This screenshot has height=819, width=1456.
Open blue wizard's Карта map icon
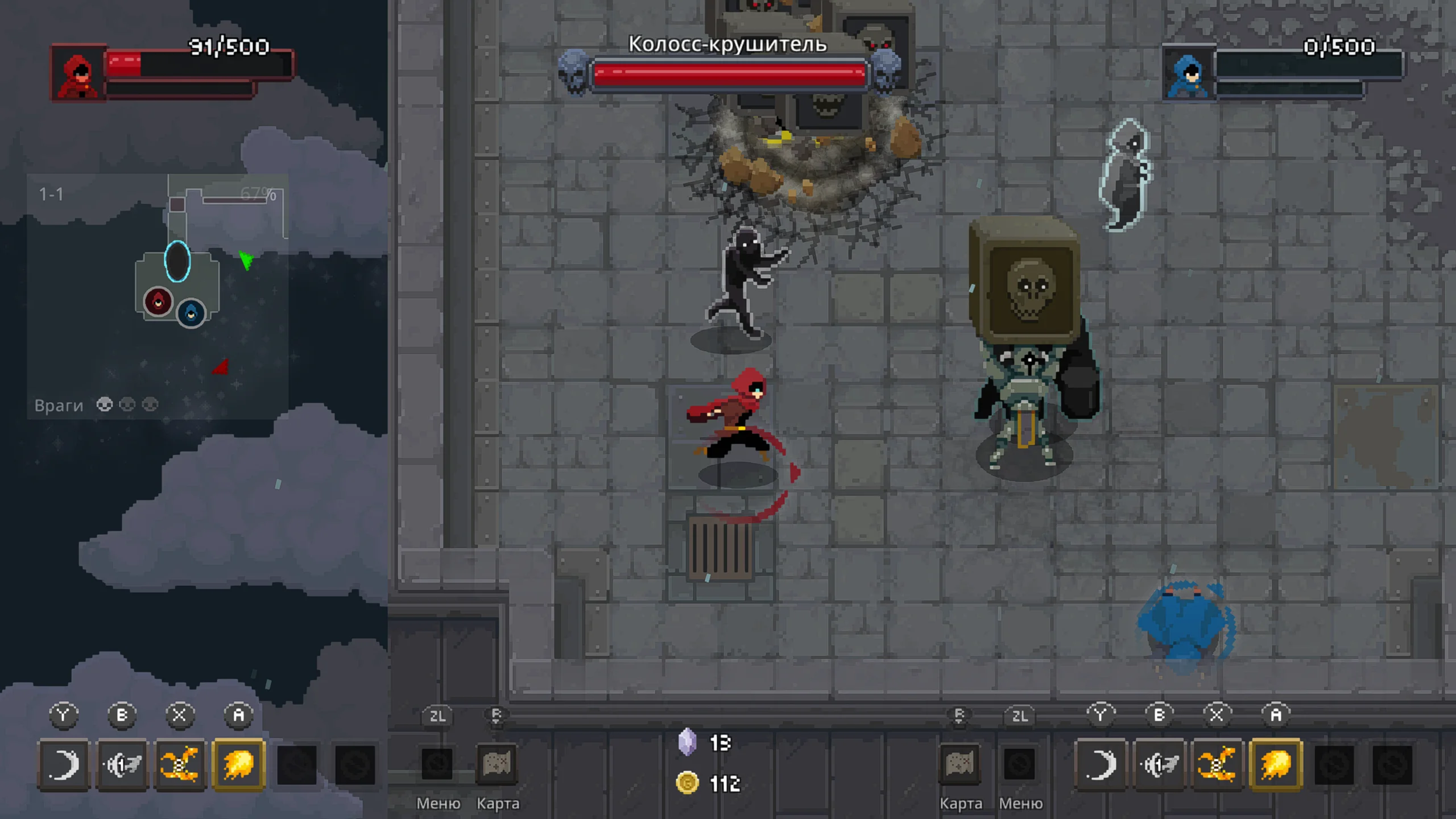pyautogui.click(x=959, y=764)
